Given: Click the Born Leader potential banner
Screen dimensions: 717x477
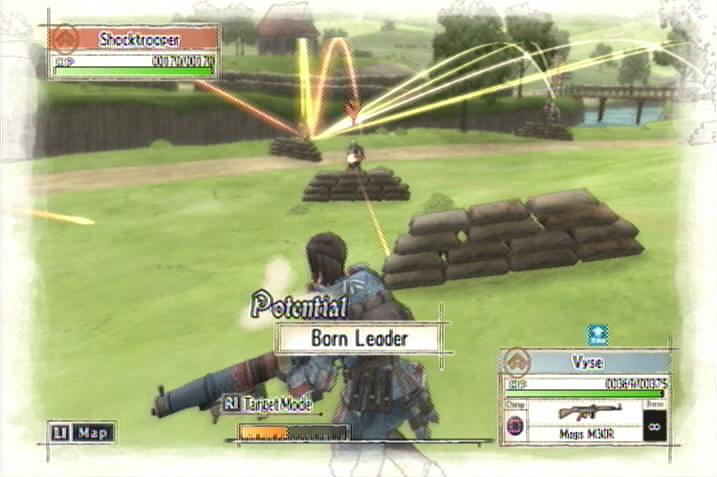Looking at the screenshot, I should (x=359, y=338).
